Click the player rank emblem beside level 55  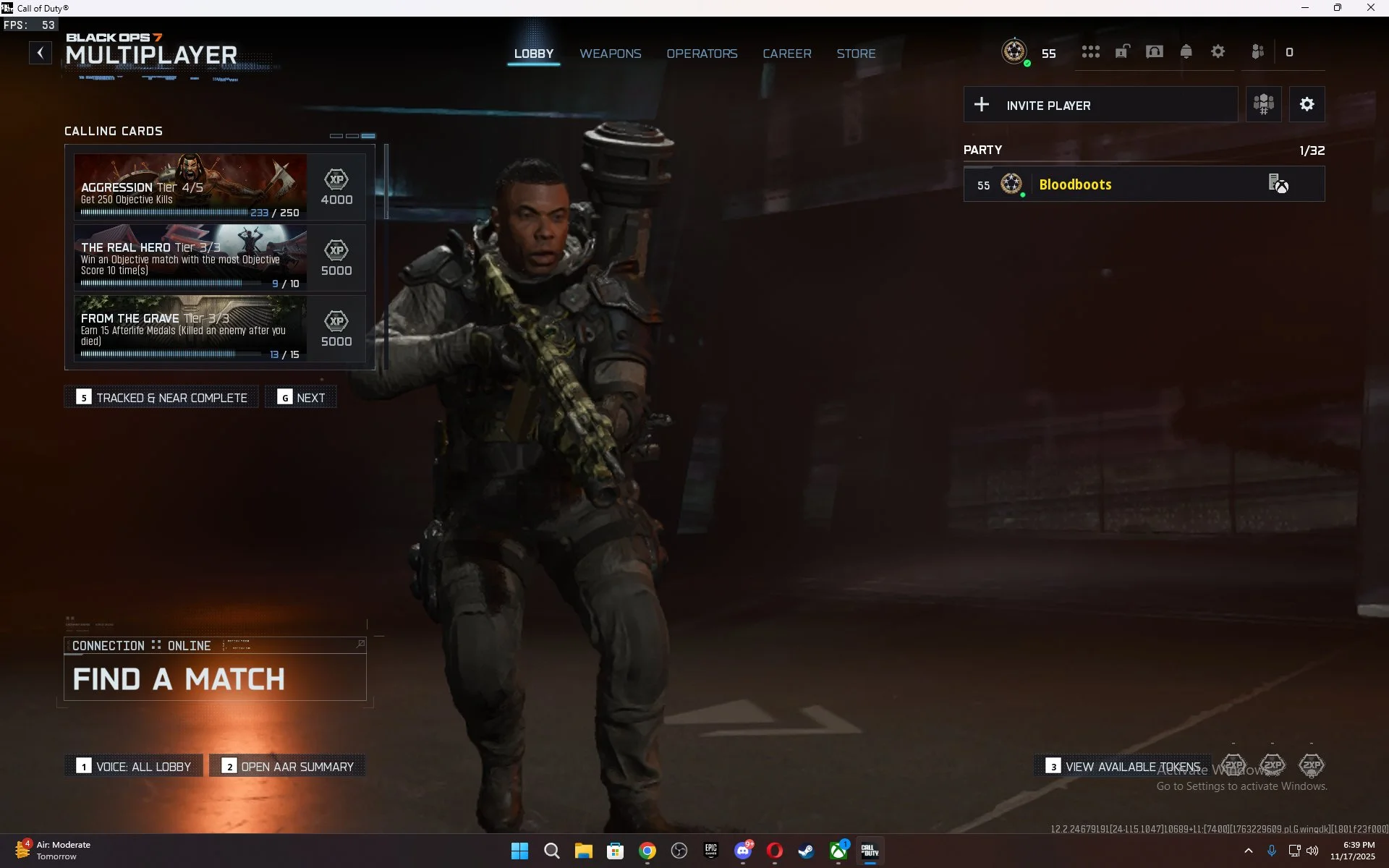click(1014, 51)
